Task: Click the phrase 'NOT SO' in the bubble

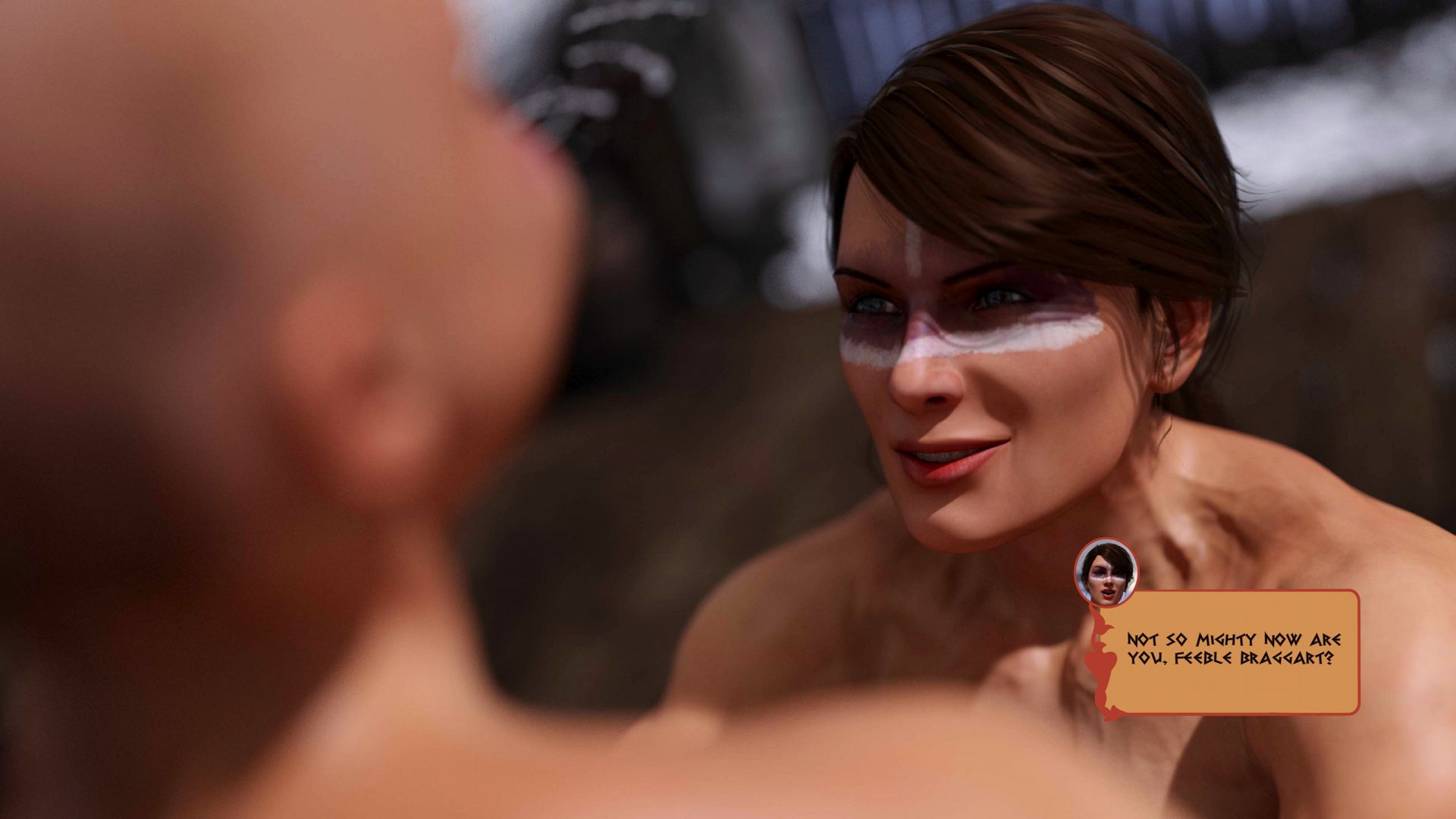Action: pyautogui.click(x=1153, y=641)
